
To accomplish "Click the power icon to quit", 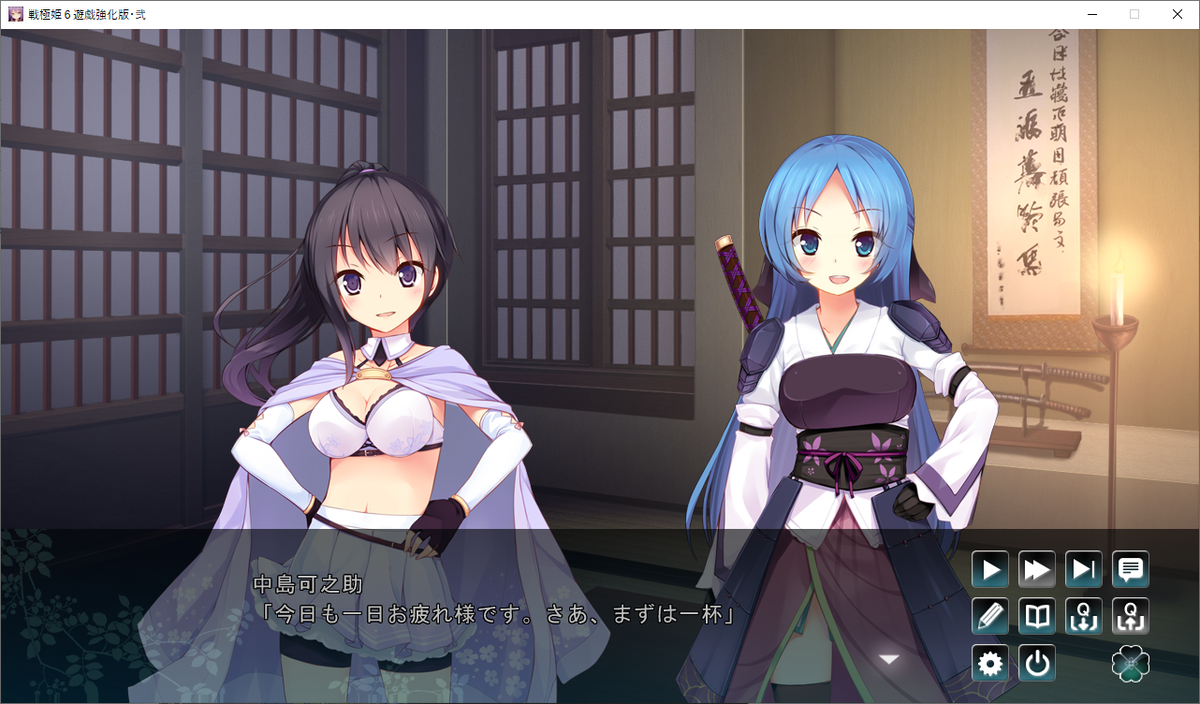I will click(1037, 664).
